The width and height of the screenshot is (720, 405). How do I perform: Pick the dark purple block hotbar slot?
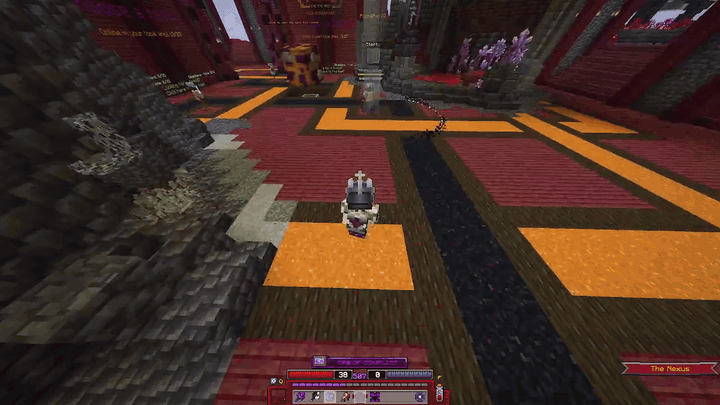pyautogui.click(x=374, y=397)
